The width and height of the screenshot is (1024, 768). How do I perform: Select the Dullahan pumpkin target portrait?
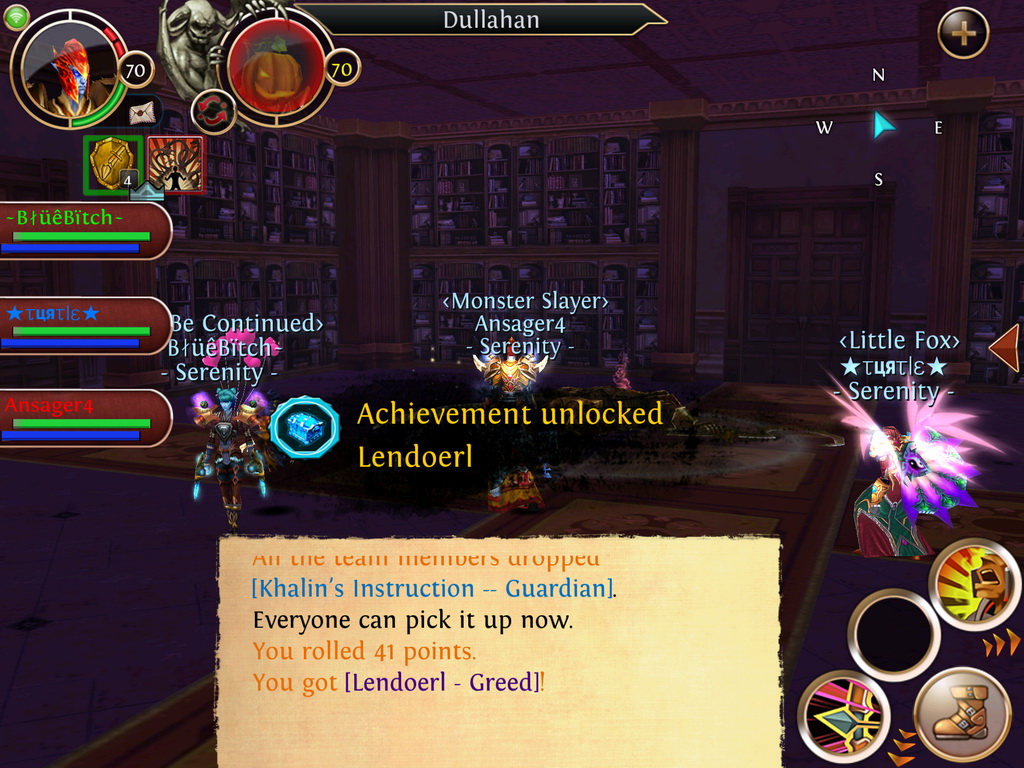tap(273, 68)
